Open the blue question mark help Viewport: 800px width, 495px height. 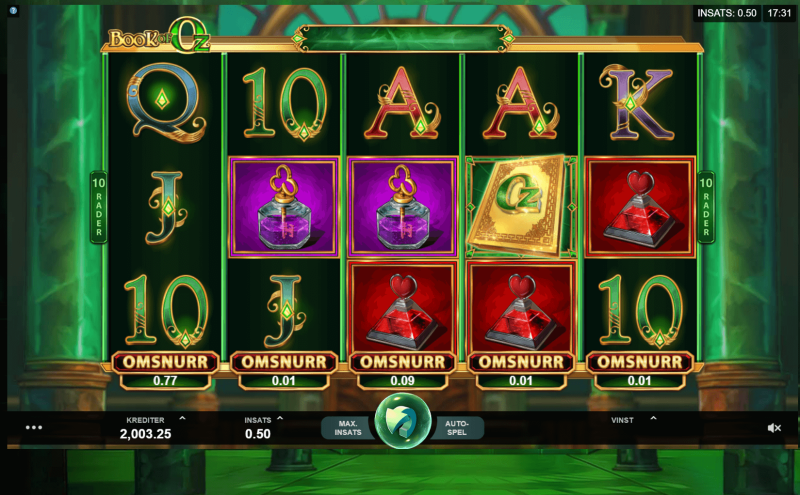(x=14, y=12)
